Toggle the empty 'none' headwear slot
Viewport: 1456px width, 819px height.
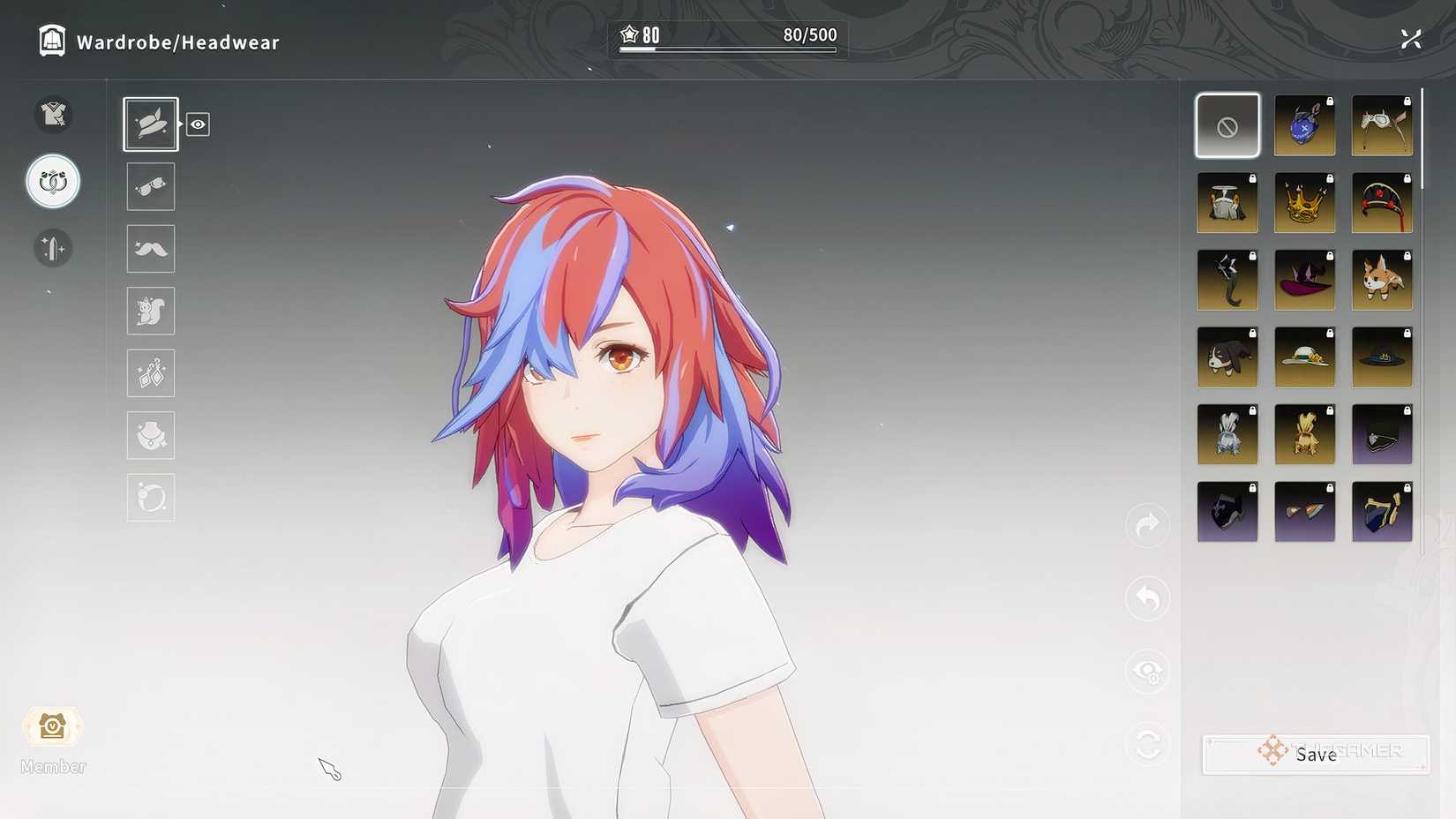1227,124
